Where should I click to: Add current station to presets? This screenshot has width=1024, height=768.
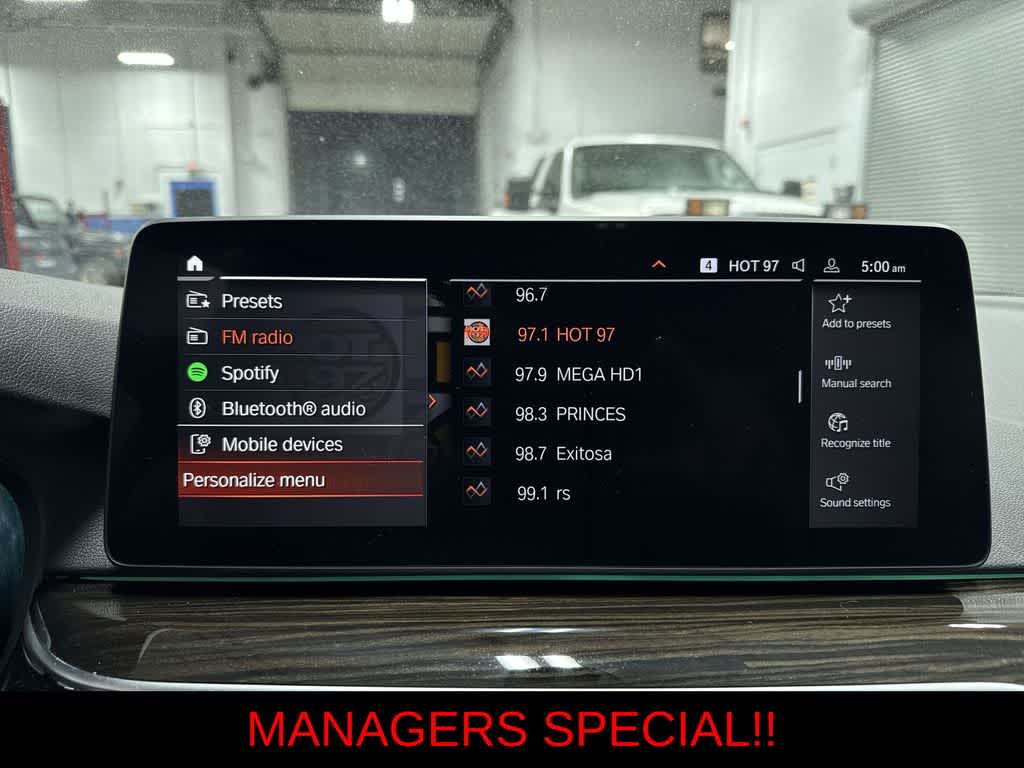[856, 311]
